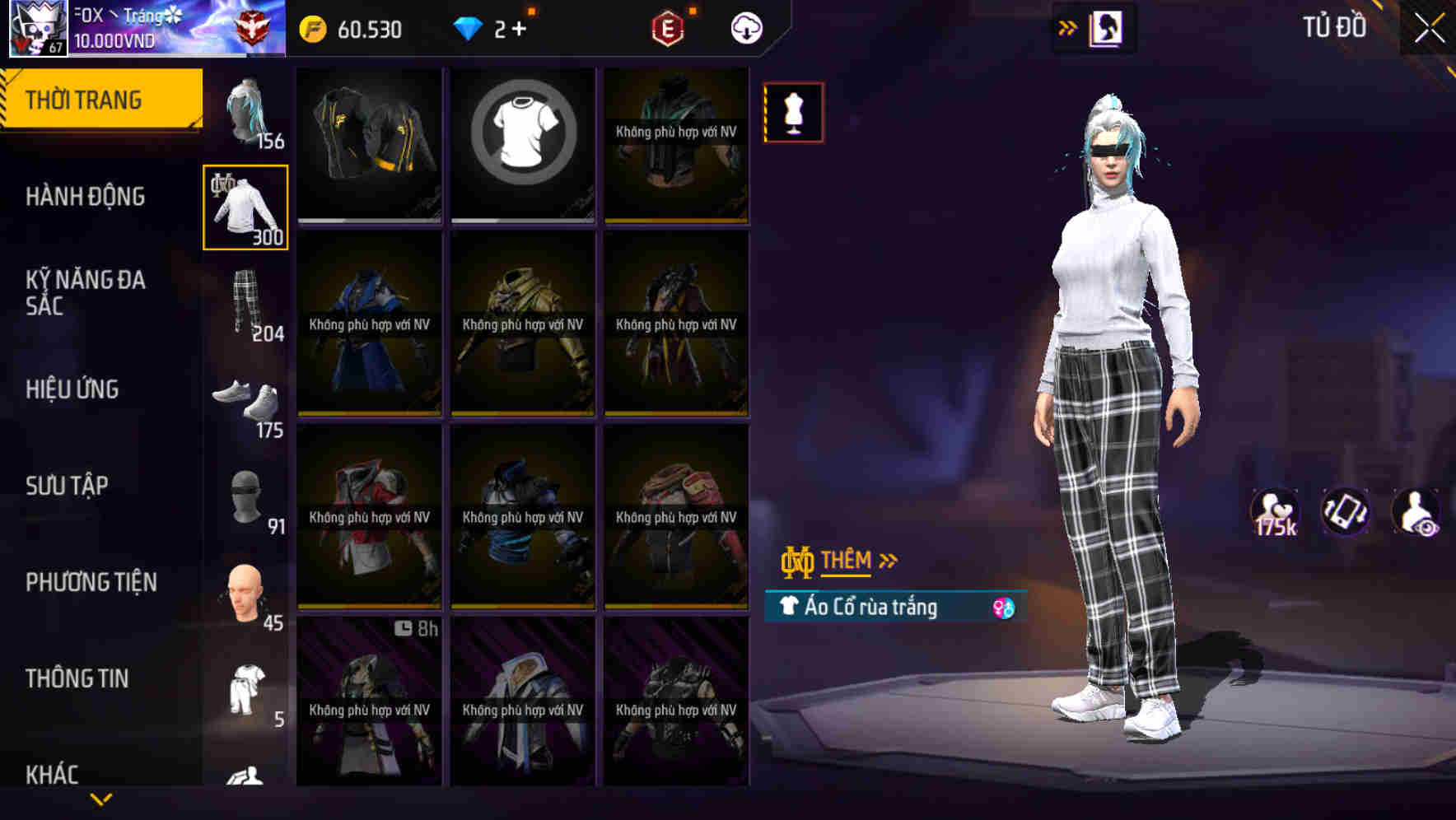Select the black jacket item thumbnail
Screen dimensions: 1456x820
click(x=368, y=146)
